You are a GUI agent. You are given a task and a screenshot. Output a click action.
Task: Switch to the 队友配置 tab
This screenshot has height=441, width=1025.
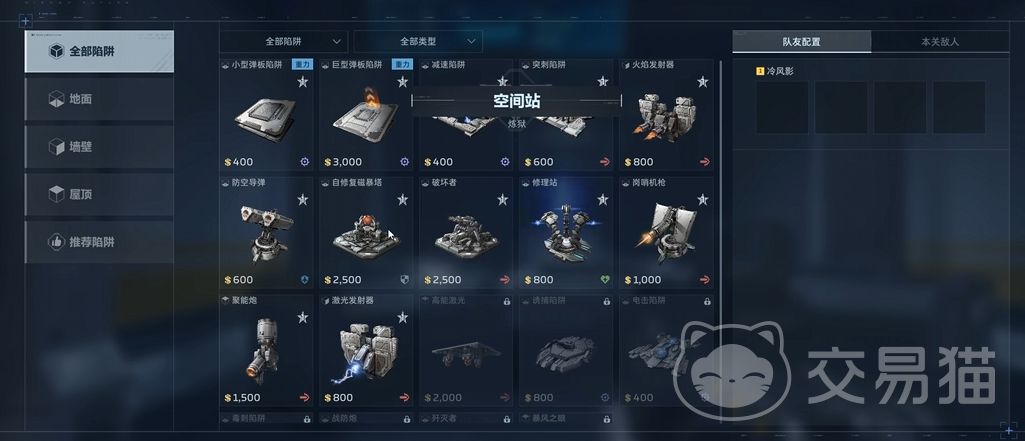pyautogui.click(x=801, y=42)
